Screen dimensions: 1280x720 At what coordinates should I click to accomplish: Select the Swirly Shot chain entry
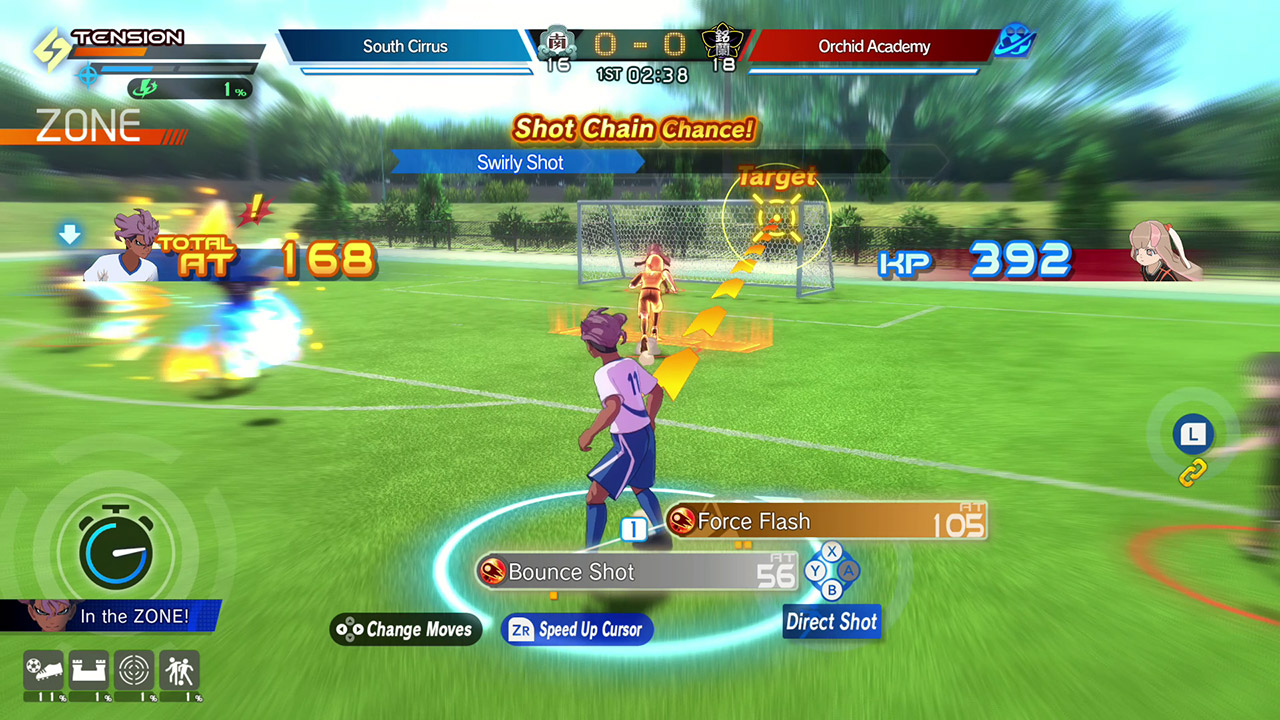point(519,162)
